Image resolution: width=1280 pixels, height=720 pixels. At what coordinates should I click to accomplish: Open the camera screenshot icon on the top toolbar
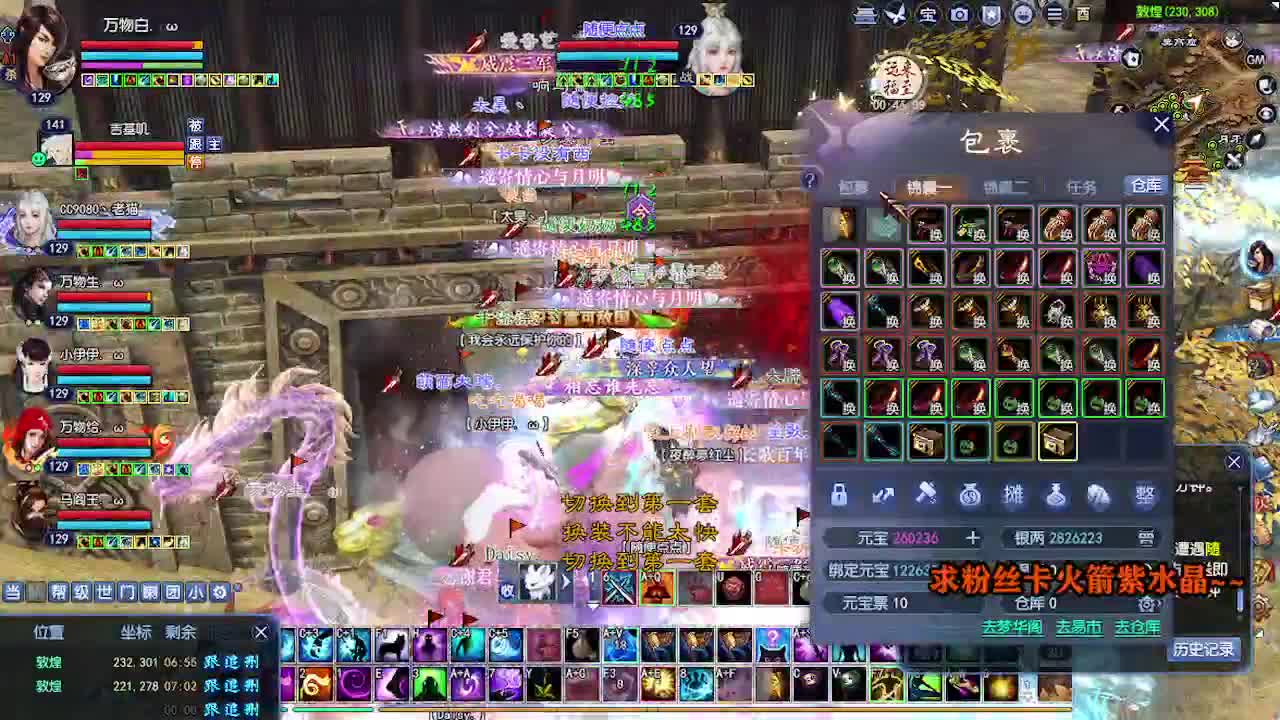[x=960, y=16]
